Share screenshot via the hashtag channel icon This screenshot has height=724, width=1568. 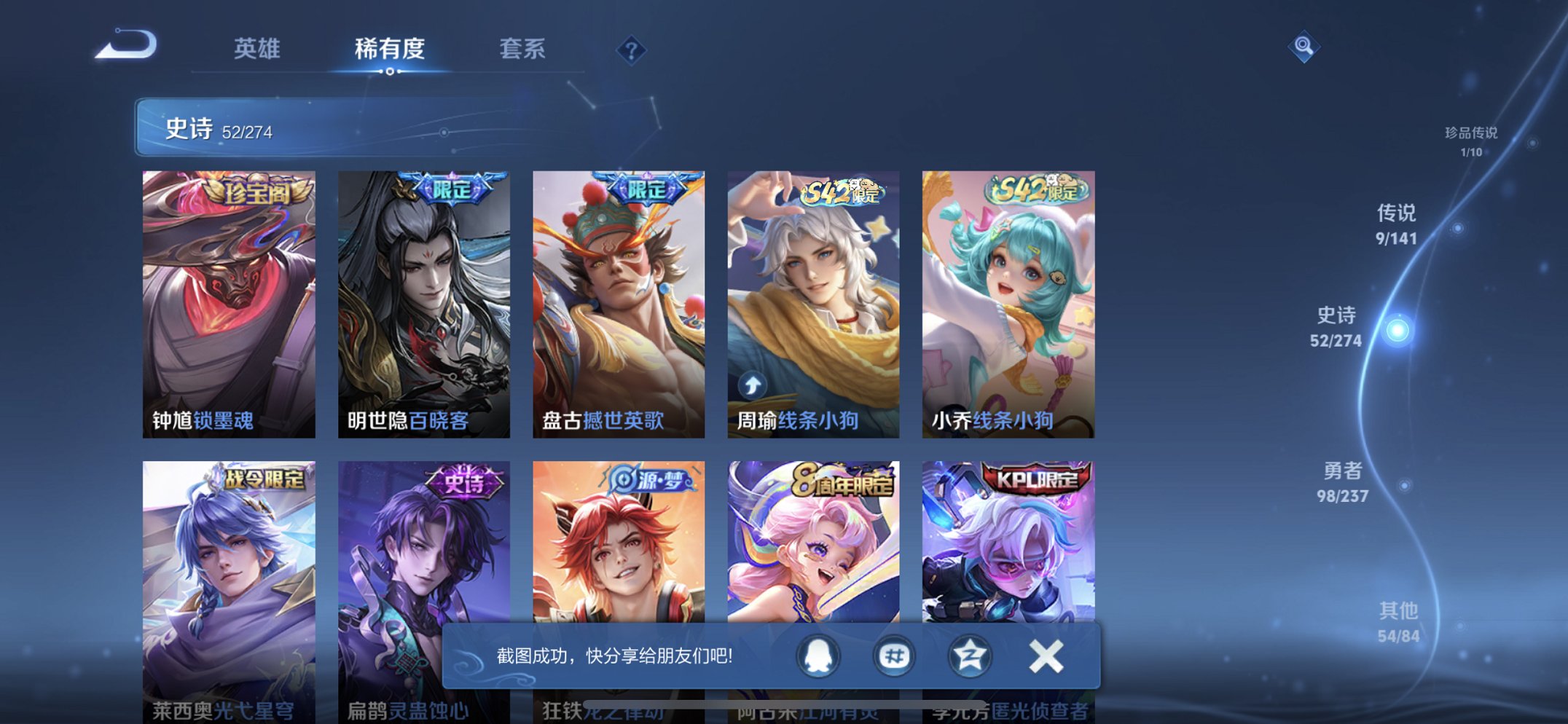coord(893,655)
